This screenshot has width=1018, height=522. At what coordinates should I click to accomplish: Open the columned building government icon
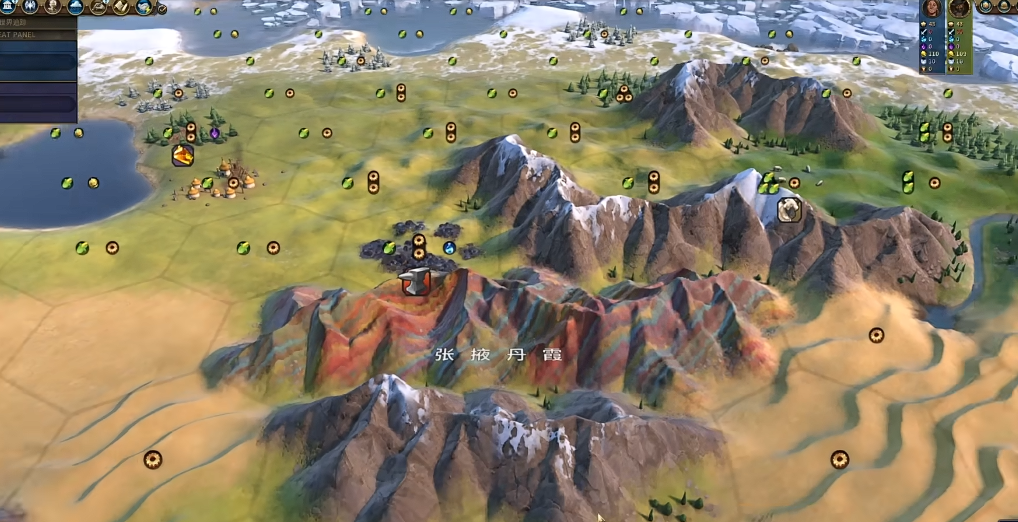click(x=7, y=6)
